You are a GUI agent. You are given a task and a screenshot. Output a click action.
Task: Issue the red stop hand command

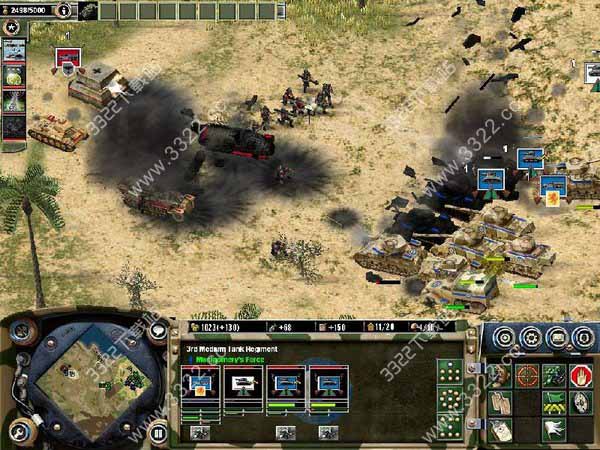tap(579, 375)
